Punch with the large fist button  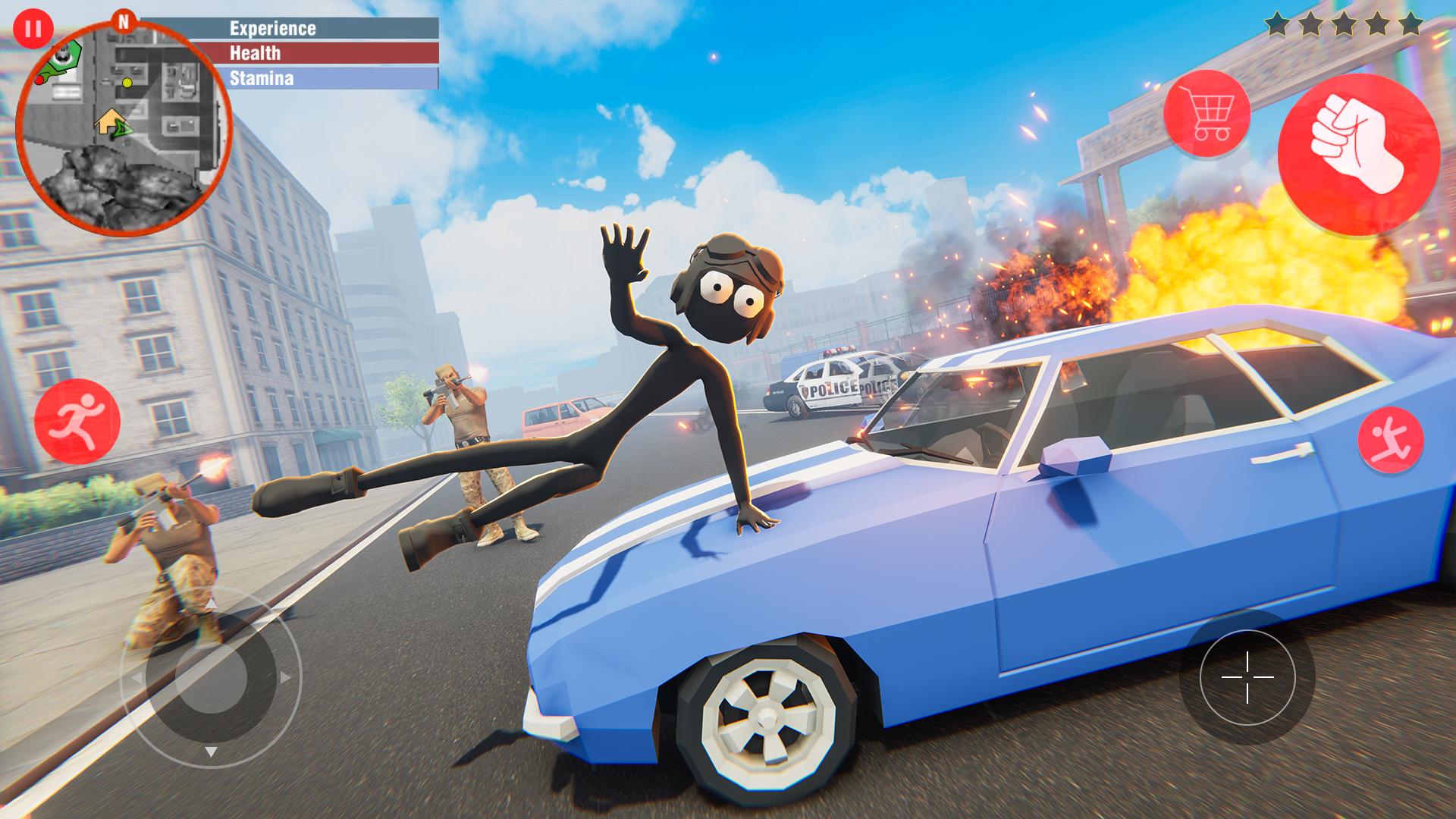pyautogui.click(x=1358, y=155)
